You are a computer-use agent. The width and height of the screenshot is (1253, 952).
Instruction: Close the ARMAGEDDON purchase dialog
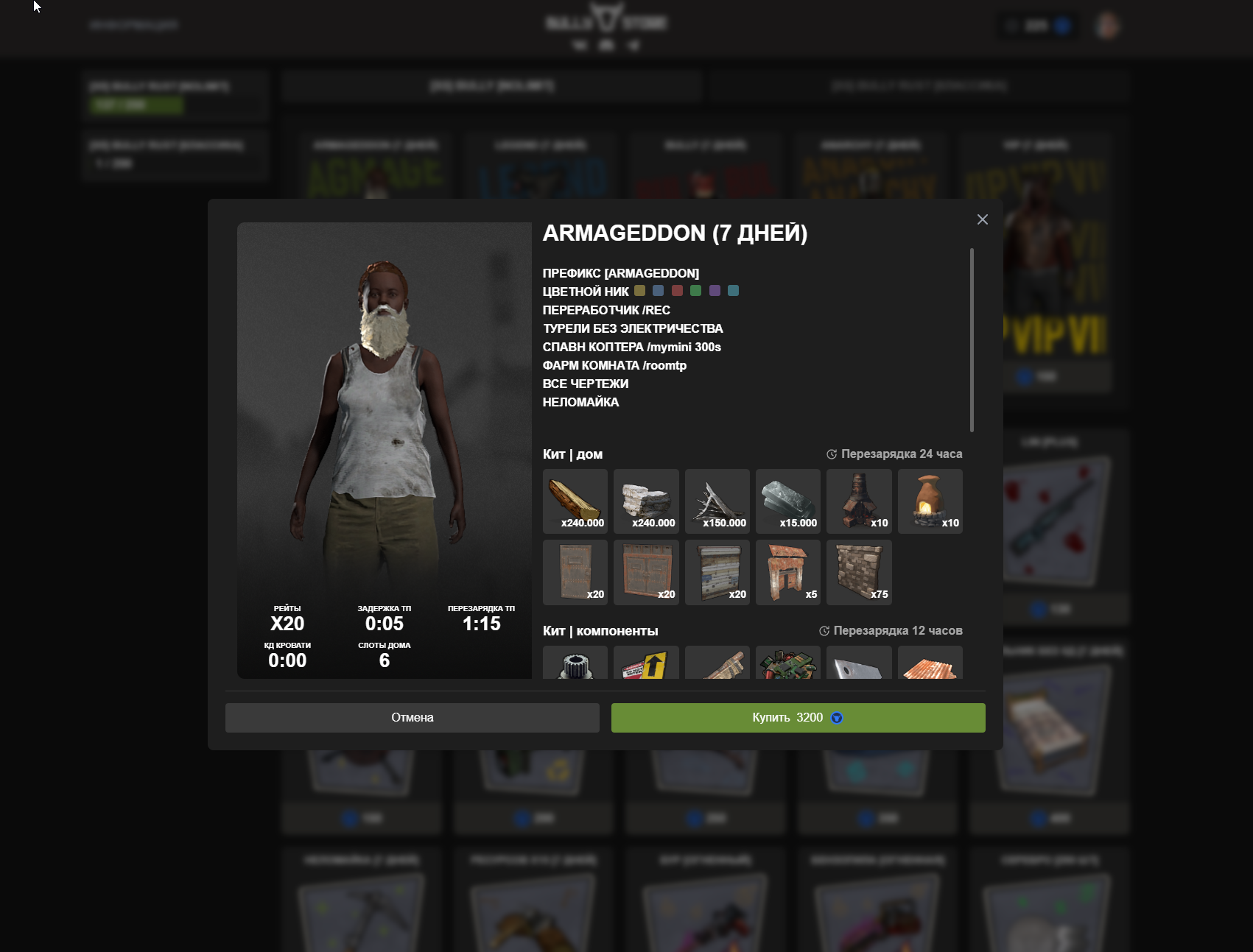pos(982,219)
